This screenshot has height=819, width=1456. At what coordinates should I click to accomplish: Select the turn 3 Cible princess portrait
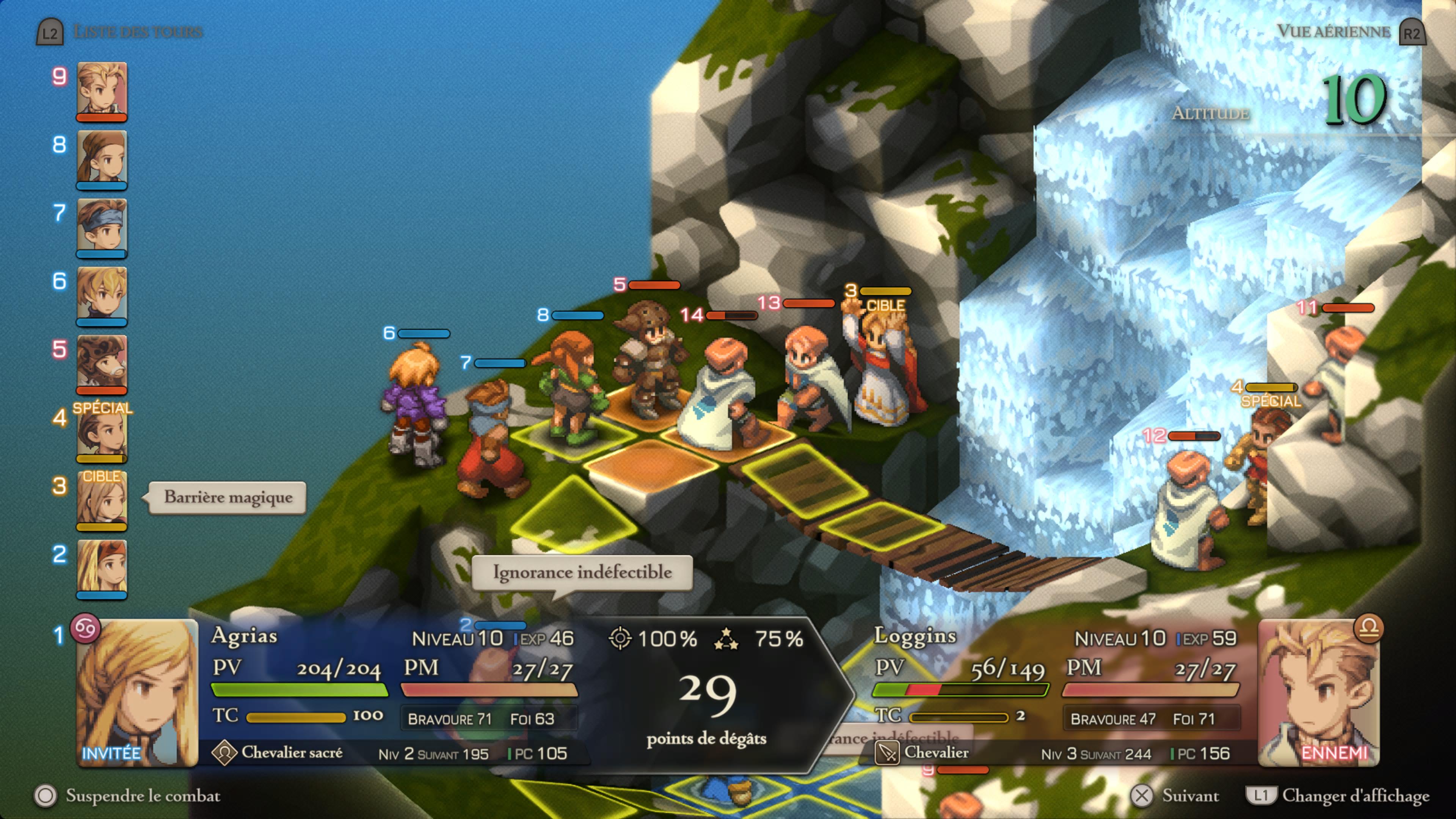[x=102, y=501]
